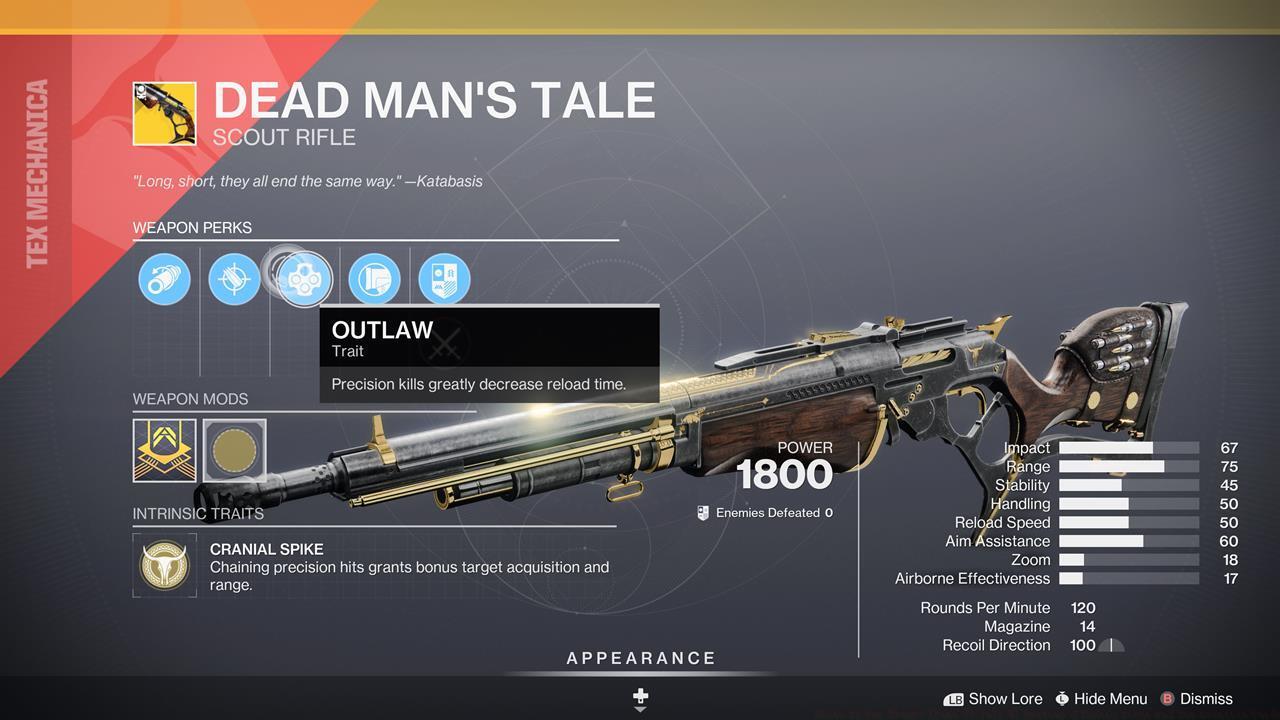Open the rightmost weapon perk icon

445,279
